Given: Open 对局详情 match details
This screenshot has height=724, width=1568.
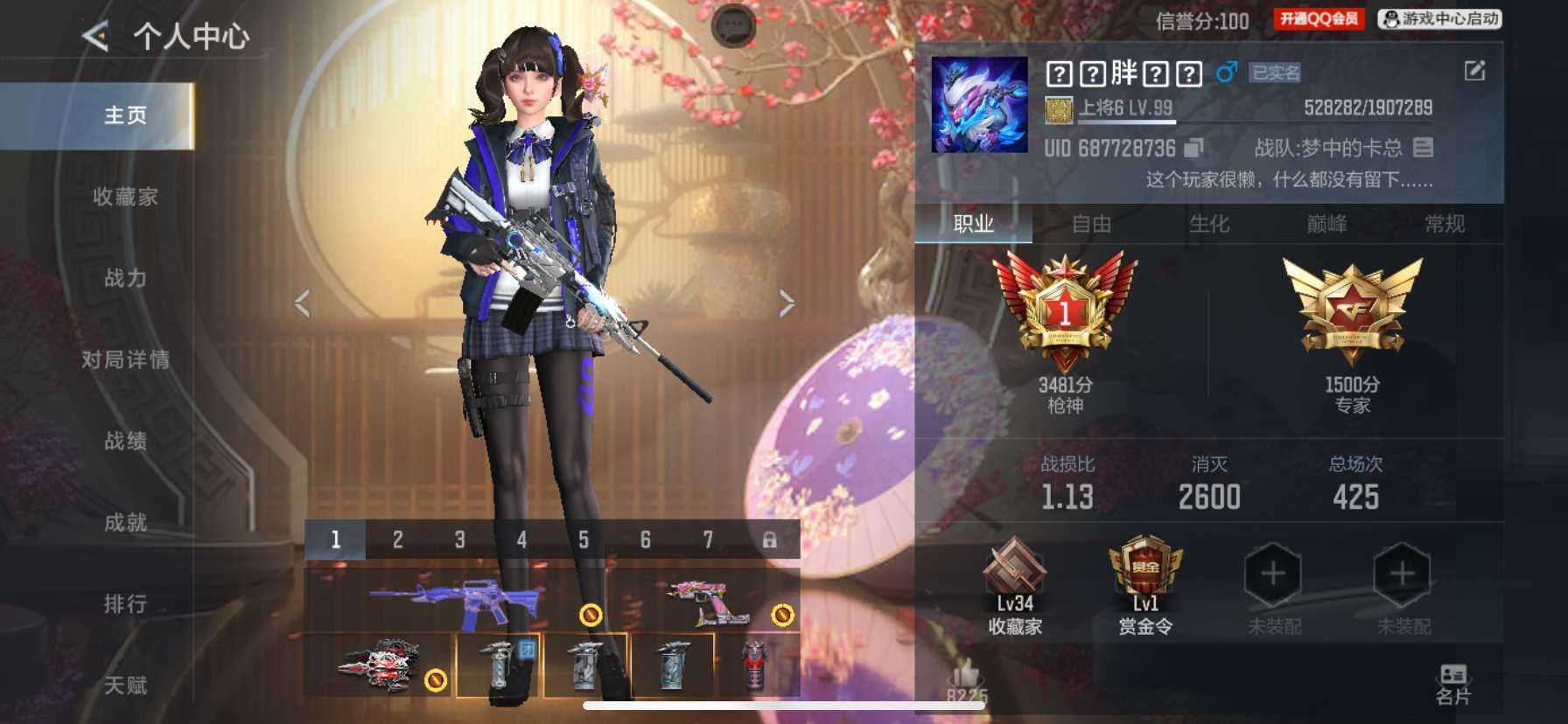Looking at the screenshot, I should click(x=125, y=360).
